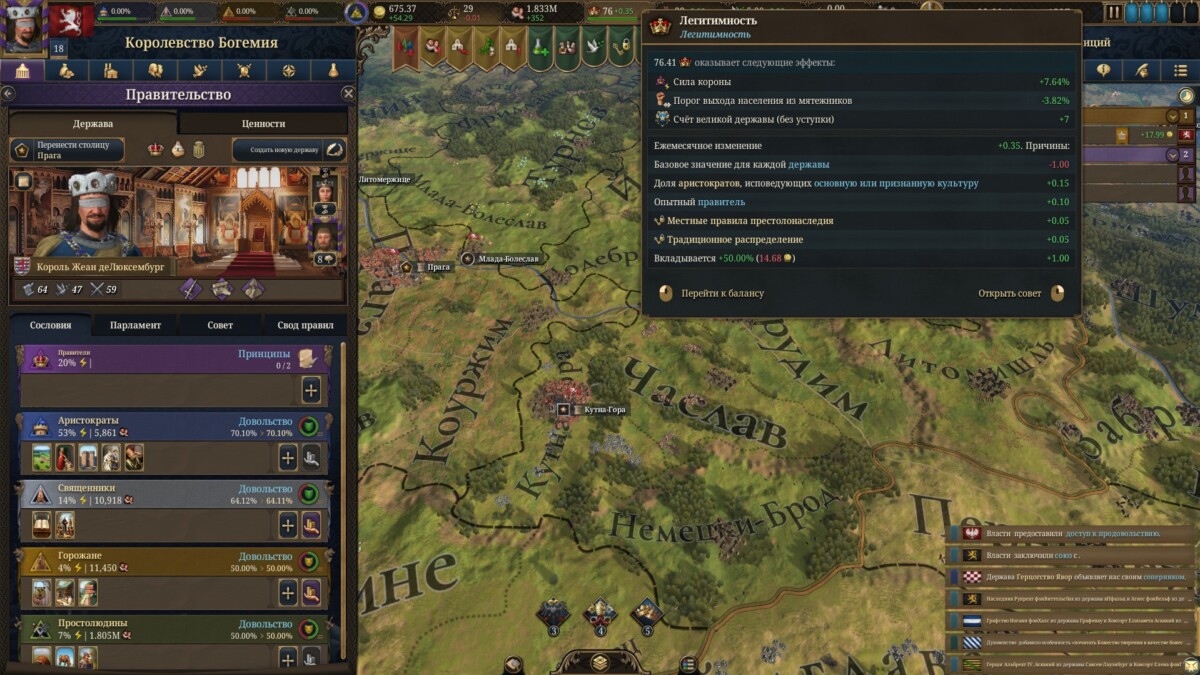This screenshot has width=1200, height=675.
Task: Select the Сословия tab
Action: pos(51,325)
